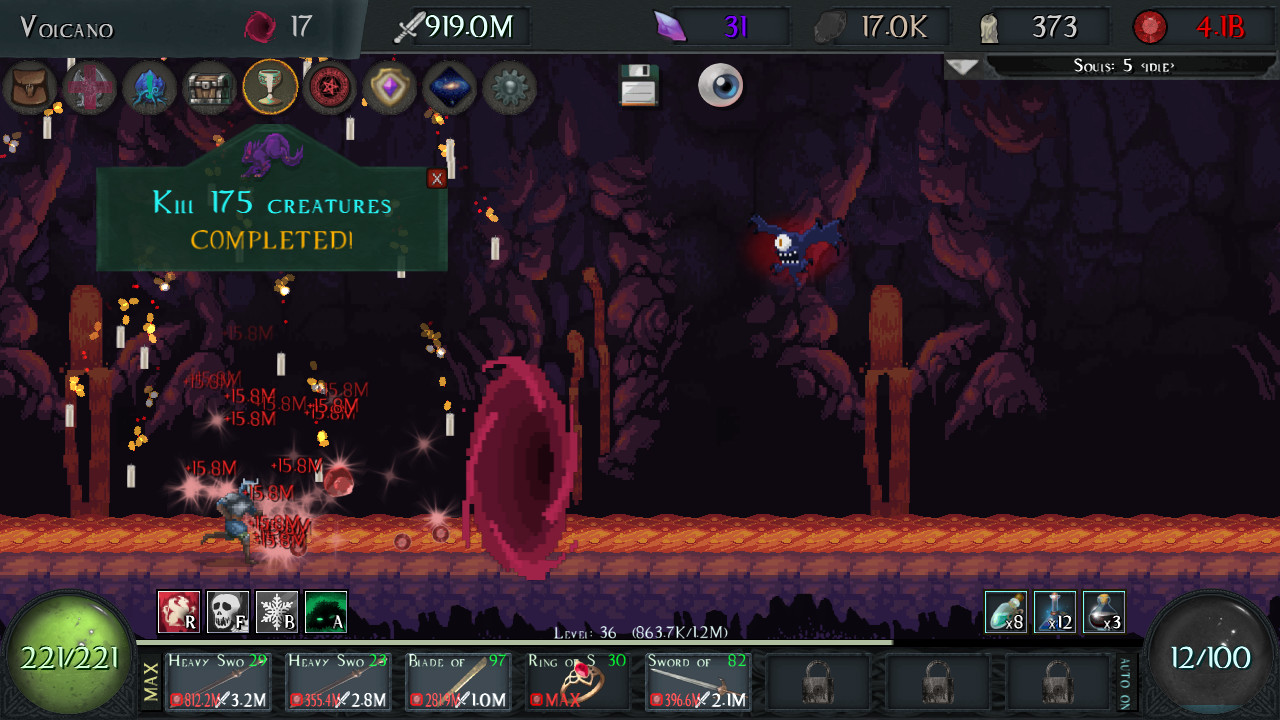1280x720 pixels.
Task: Open the galaxy icon menu
Action: pyautogui.click(x=450, y=88)
